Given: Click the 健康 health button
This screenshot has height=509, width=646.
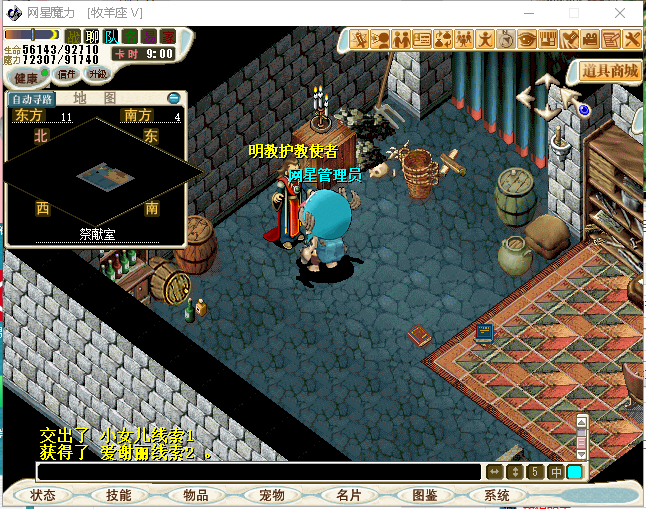Looking at the screenshot, I should point(25,77).
